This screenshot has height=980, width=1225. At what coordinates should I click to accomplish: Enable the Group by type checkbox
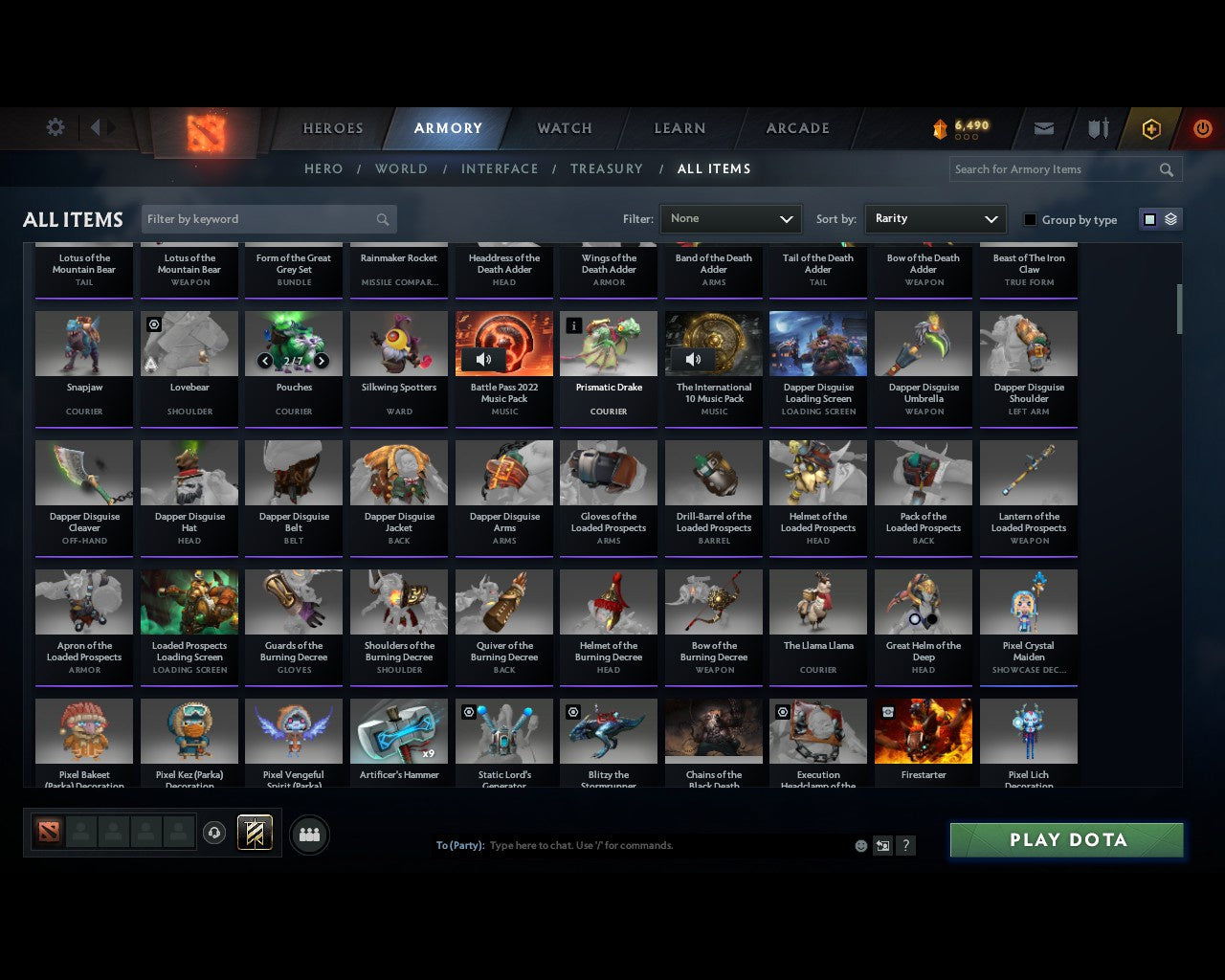1030,219
